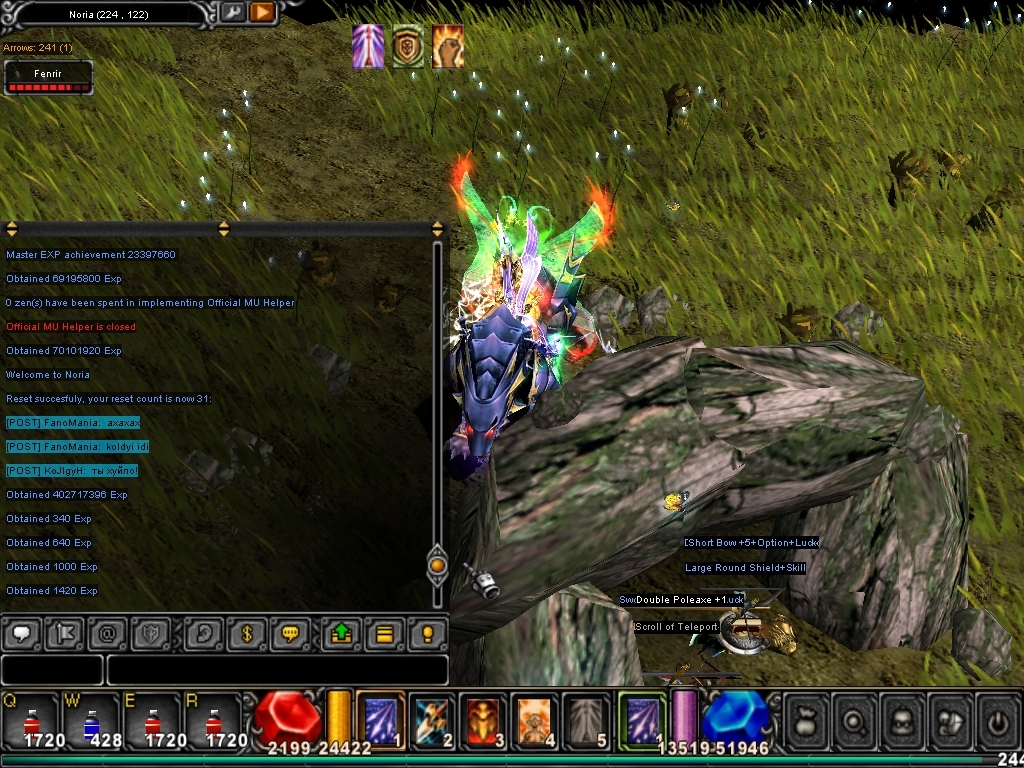Screen dimensions: 1024x768
Task: Select the arrow skill in slot 2
Action: pyautogui.click(x=432, y=718)
